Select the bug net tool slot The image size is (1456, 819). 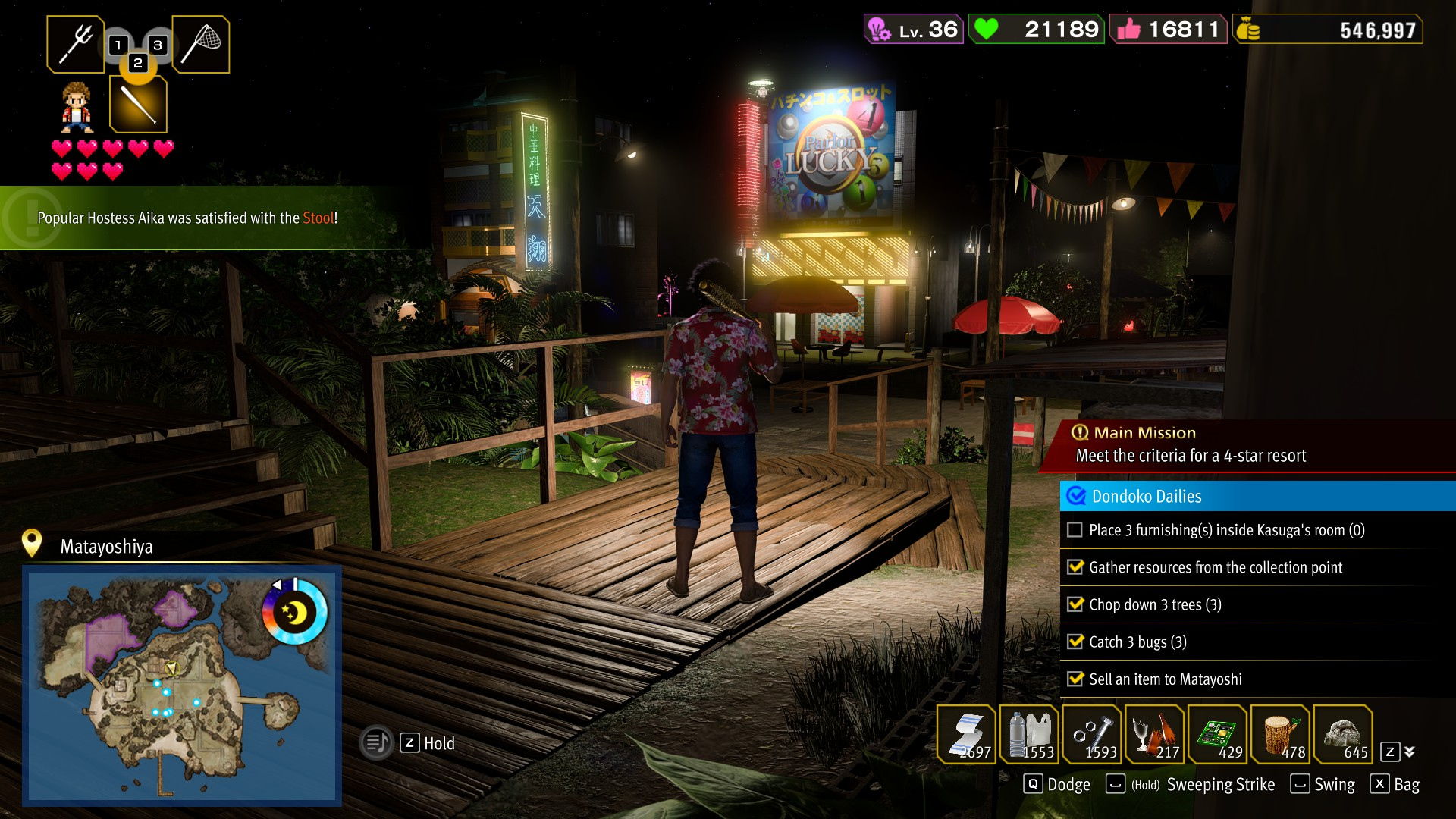(x=201, y=45)
